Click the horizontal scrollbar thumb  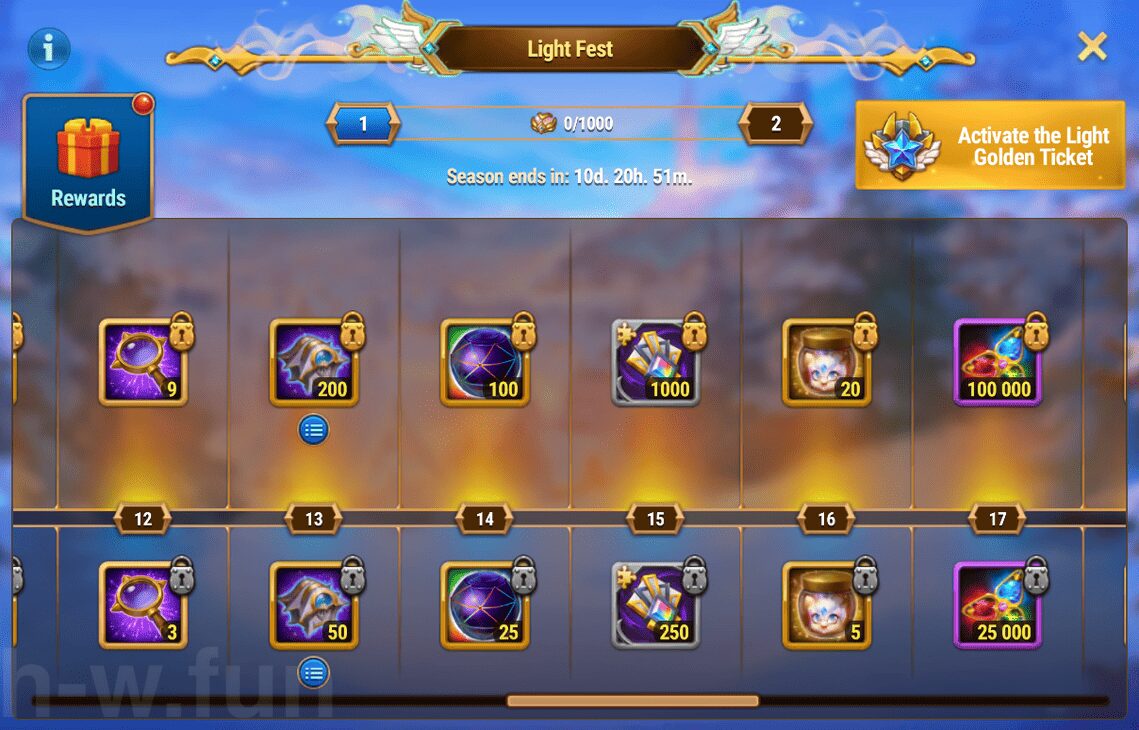tap(632, 701)
